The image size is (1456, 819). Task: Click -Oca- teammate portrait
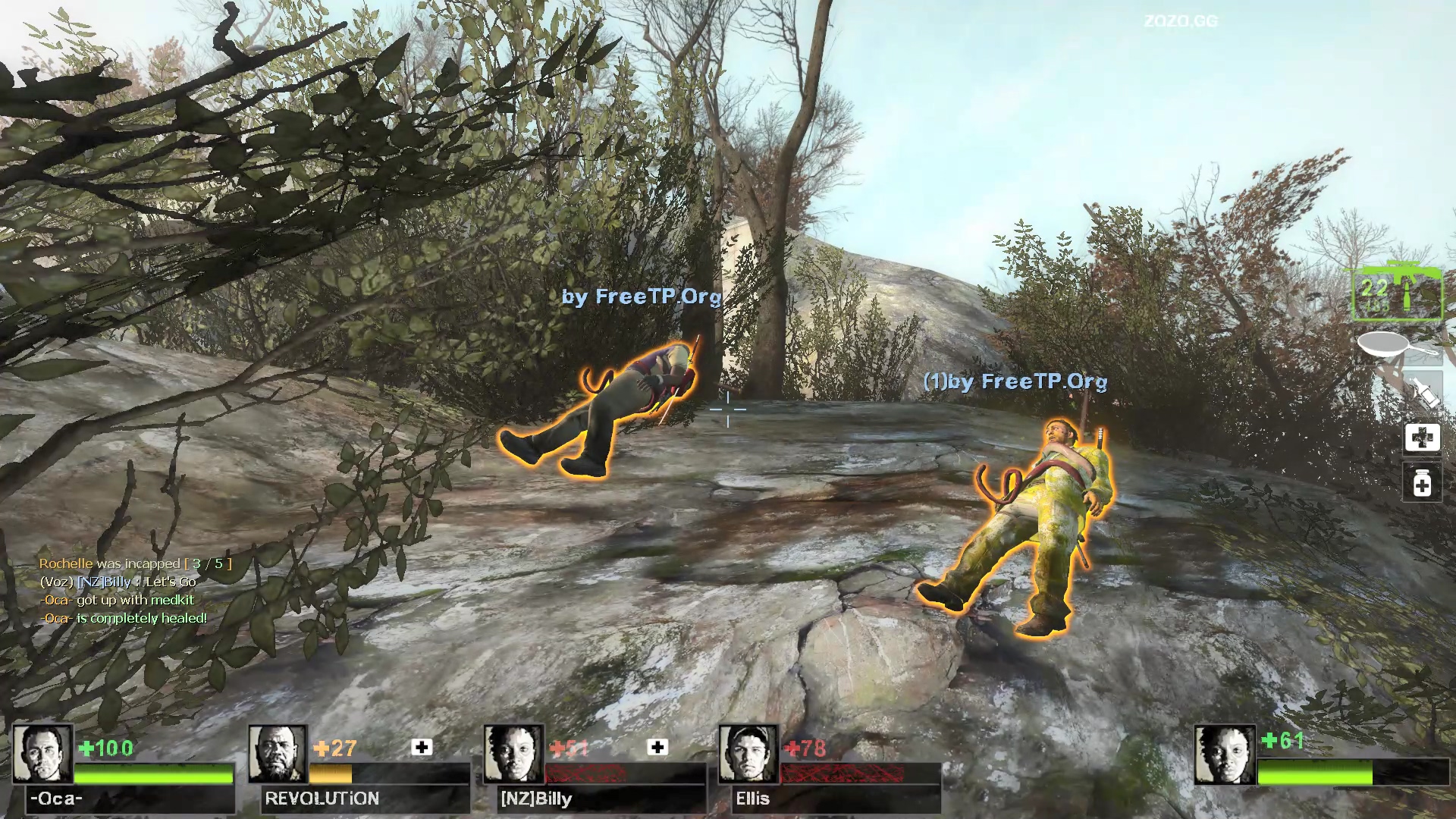click(x=42, y=754)
